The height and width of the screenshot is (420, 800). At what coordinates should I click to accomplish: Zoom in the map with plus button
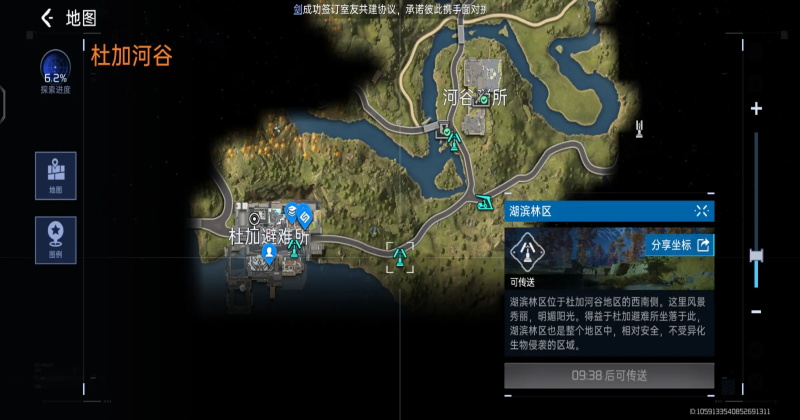[x=756, y=108]
